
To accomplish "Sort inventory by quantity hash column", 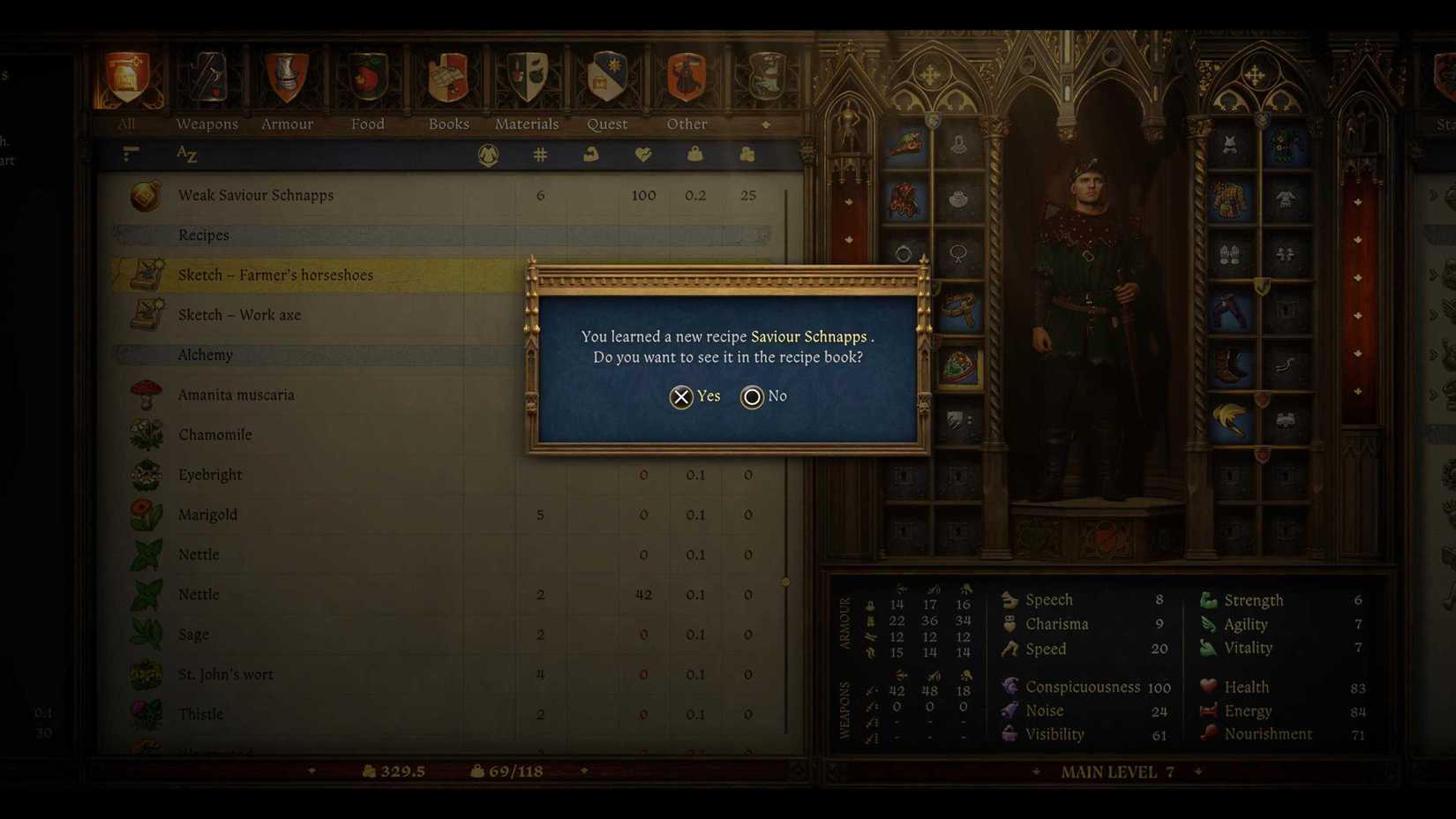I will click(x=540, y=154).
